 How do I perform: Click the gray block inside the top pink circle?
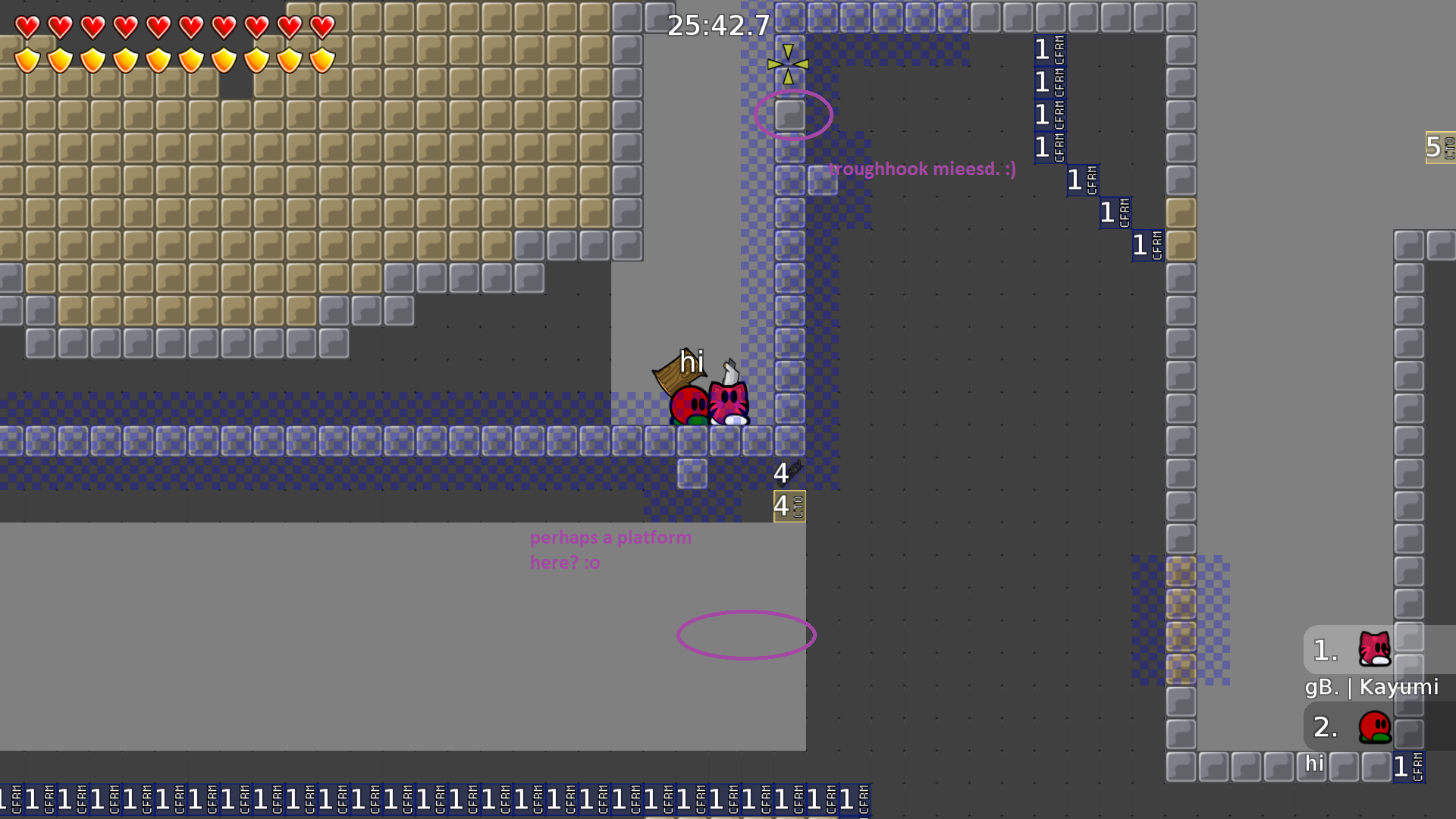[x=789, y=115]
